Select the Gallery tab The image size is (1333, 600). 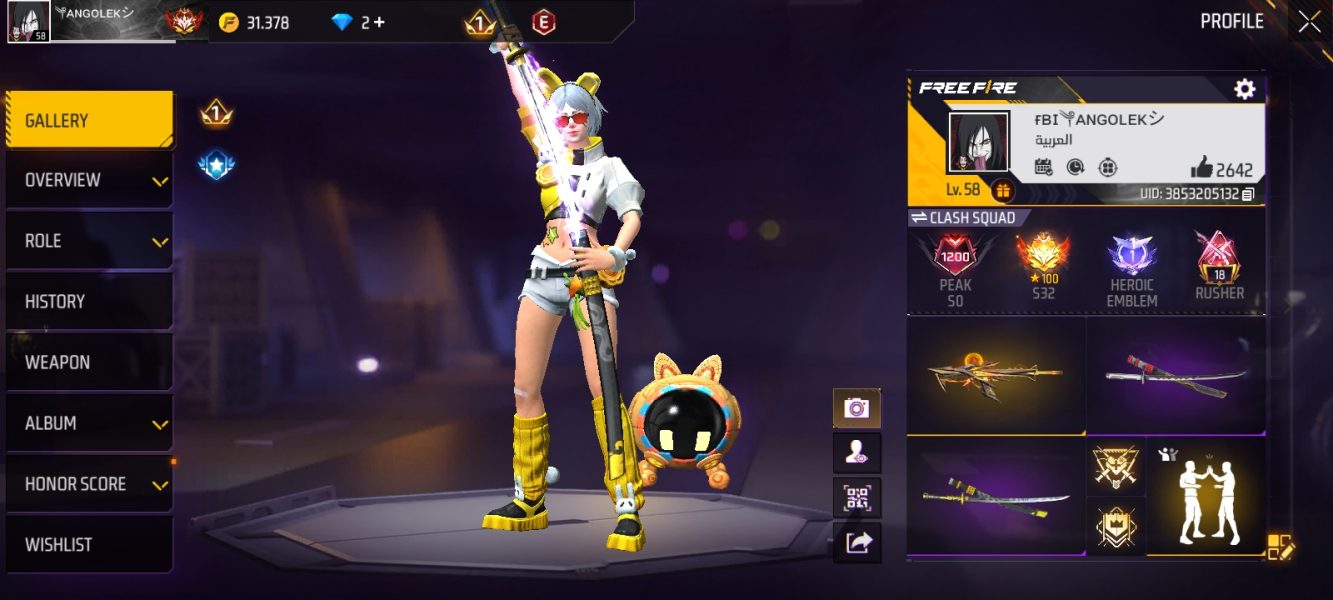coord(89,120)
